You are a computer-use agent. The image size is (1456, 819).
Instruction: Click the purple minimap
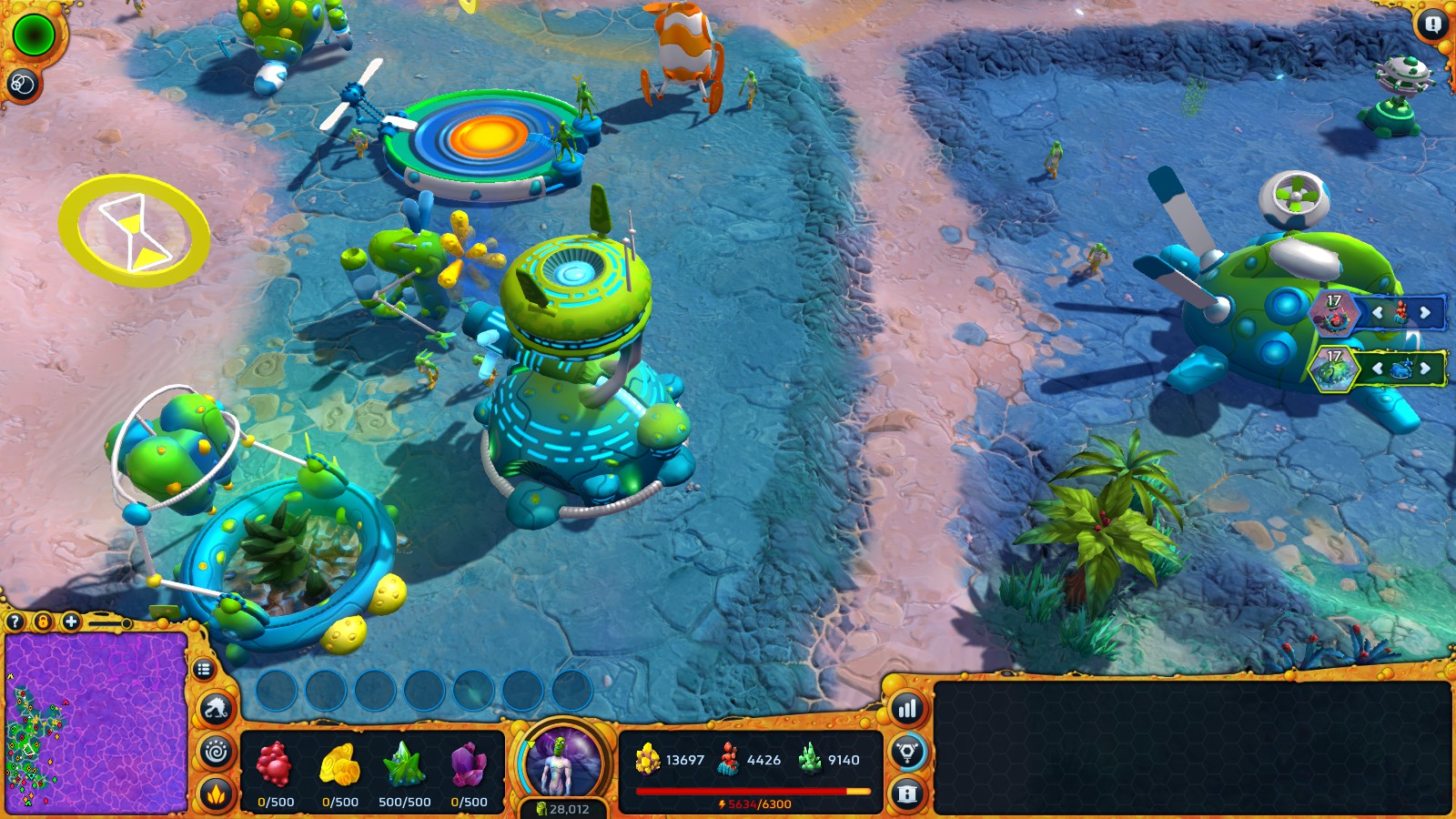point(96,721)
